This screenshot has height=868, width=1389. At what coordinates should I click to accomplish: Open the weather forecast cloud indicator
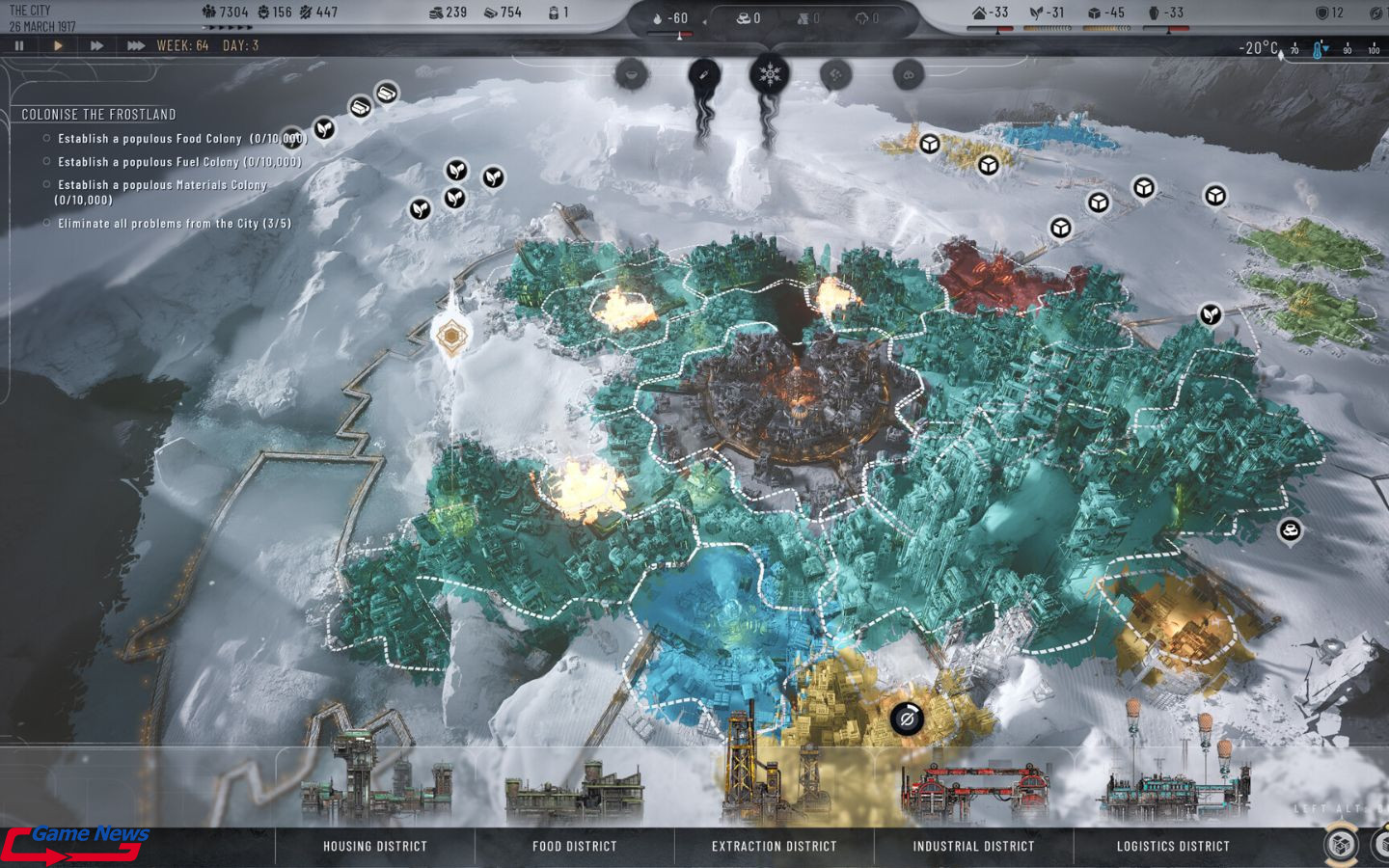[x=863, y=15]
